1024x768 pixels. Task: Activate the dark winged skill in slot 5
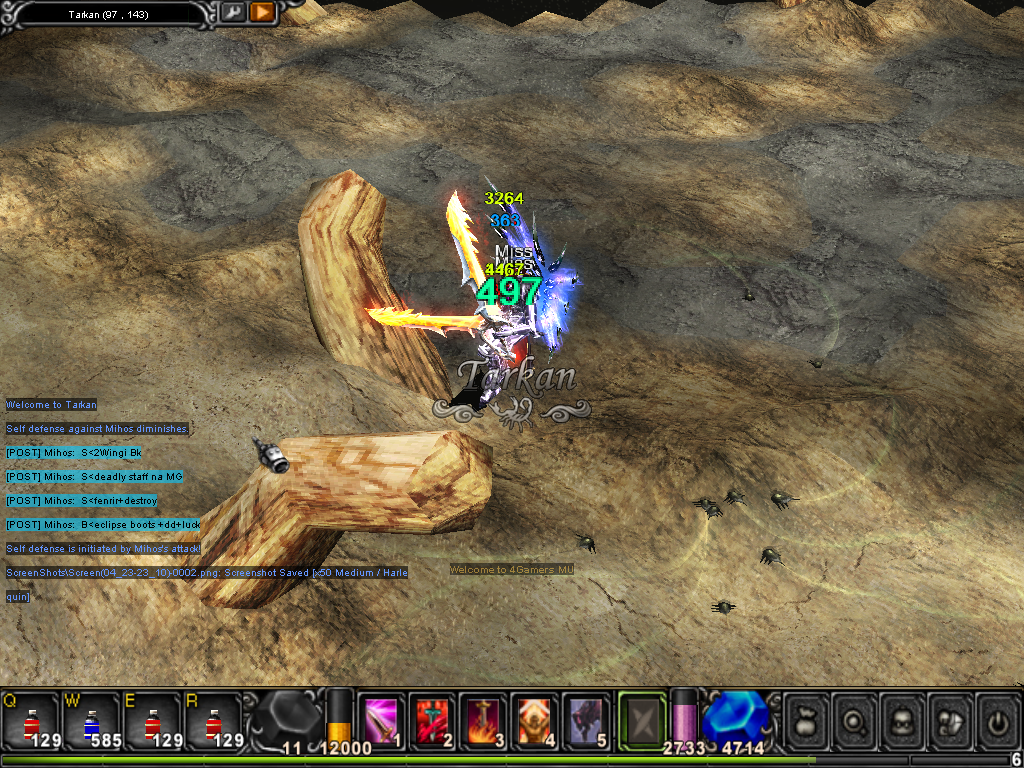click(x=584, y=720)
